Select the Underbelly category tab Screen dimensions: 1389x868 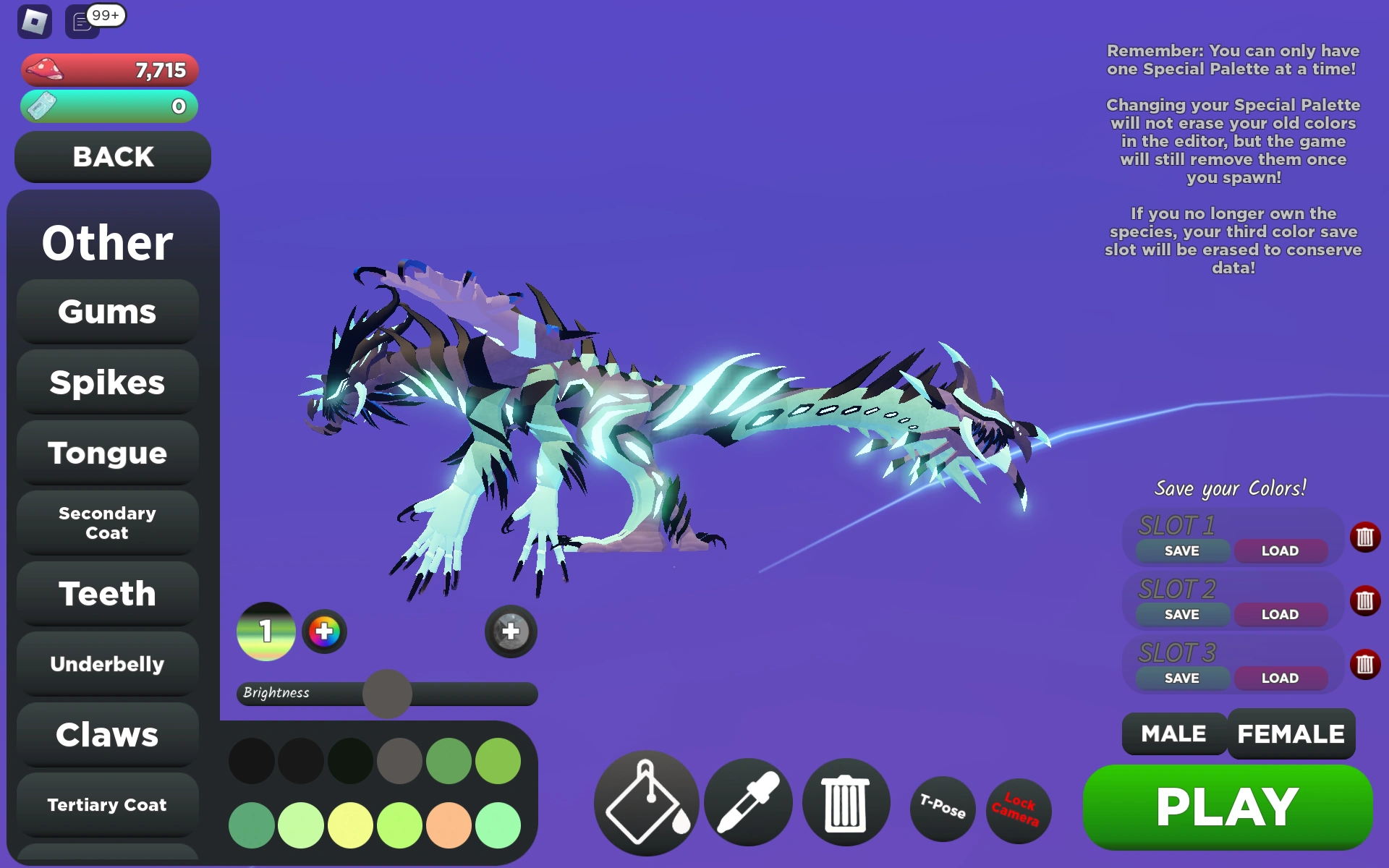point(106,664)
